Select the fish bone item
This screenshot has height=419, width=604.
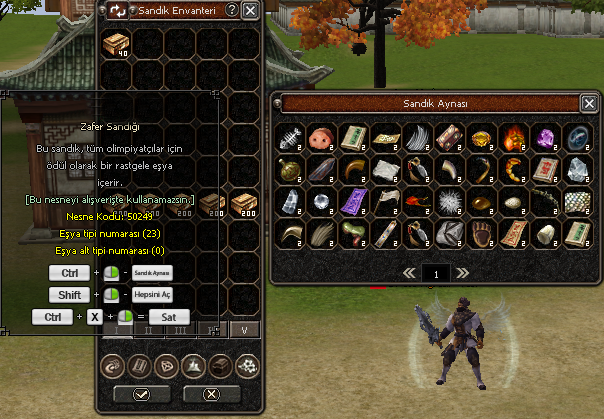click(x=290, y=136)
